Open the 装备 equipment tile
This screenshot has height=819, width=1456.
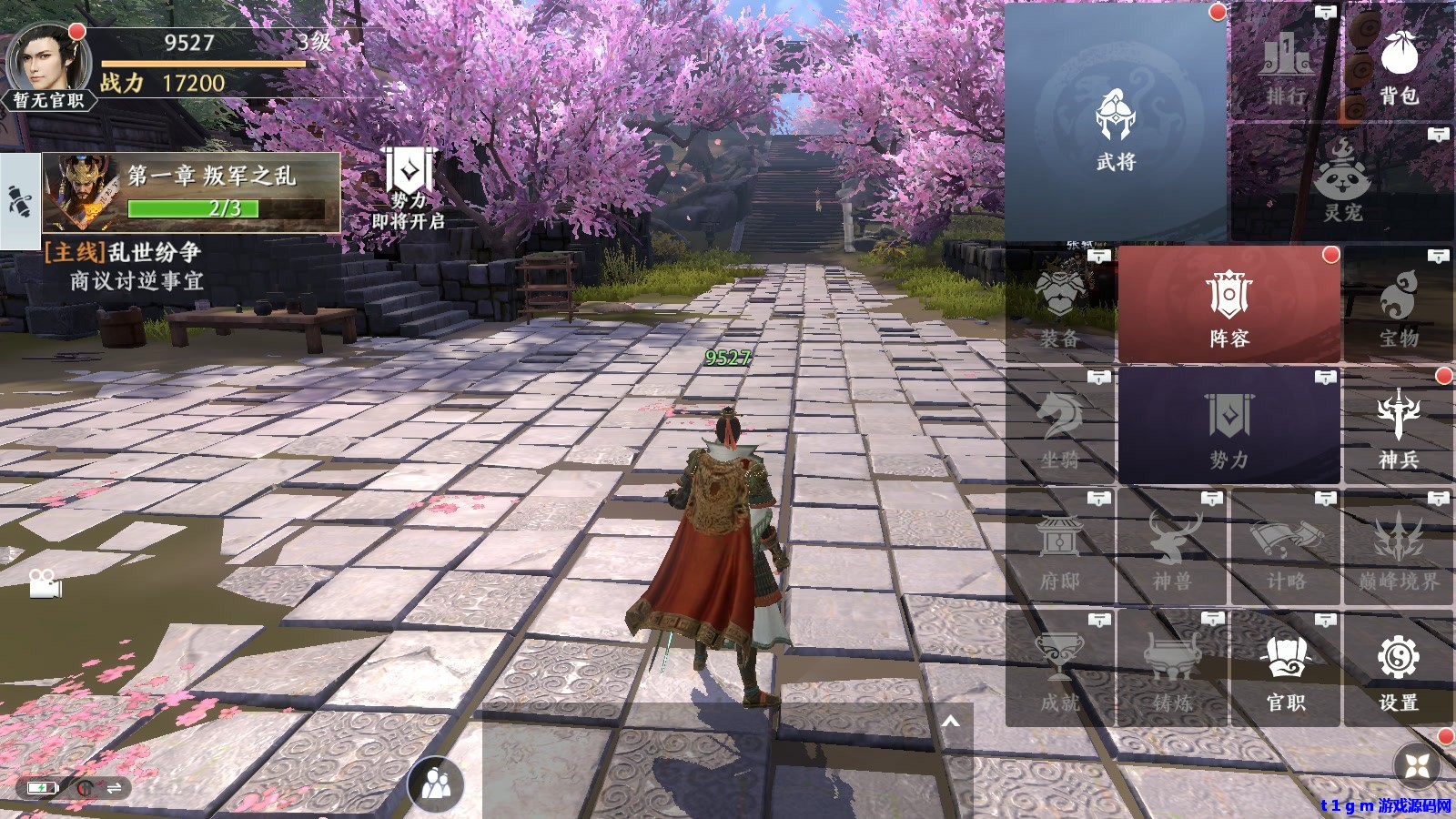(x=1060, y=305)
